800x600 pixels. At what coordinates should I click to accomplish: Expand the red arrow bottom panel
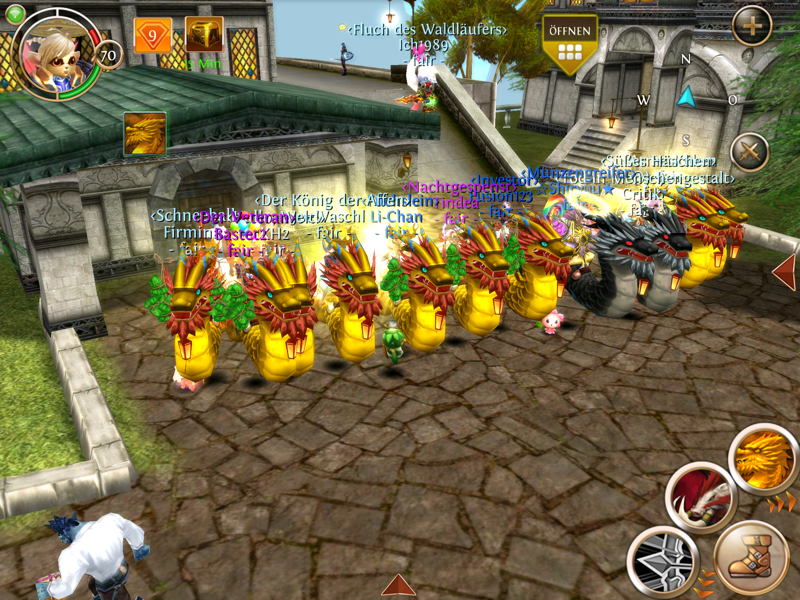(398, 585)
